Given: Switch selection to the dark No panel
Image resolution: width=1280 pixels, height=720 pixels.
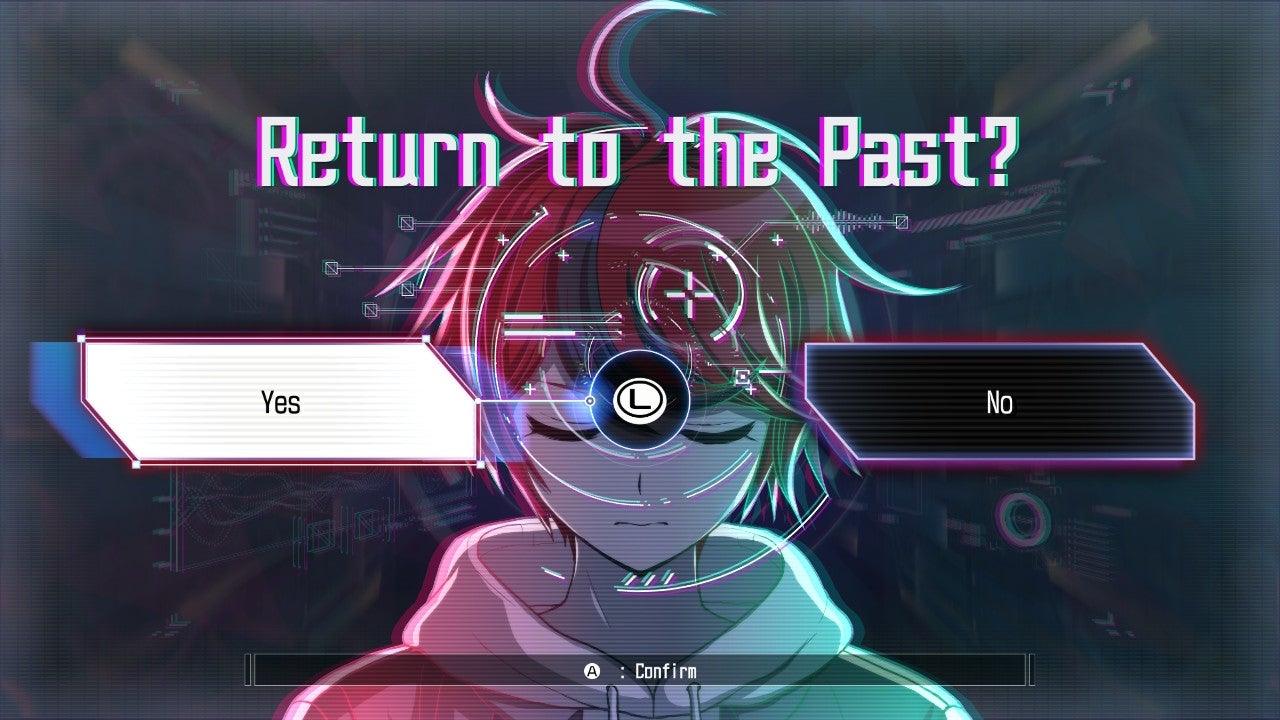Looking at the screenshot, I should [x=1000, y=403].
